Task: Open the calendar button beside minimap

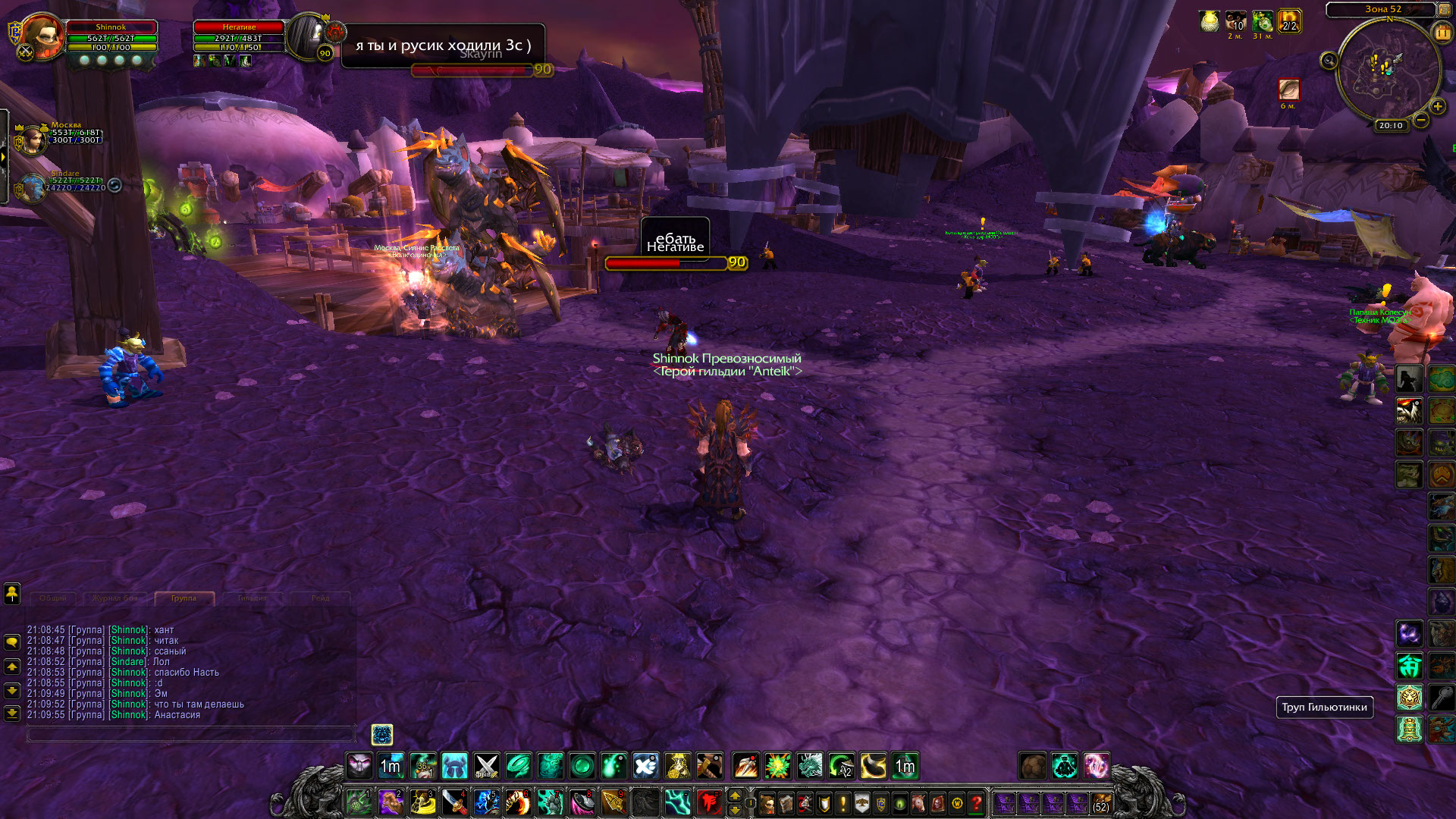Action: [x=1442, y=33]
